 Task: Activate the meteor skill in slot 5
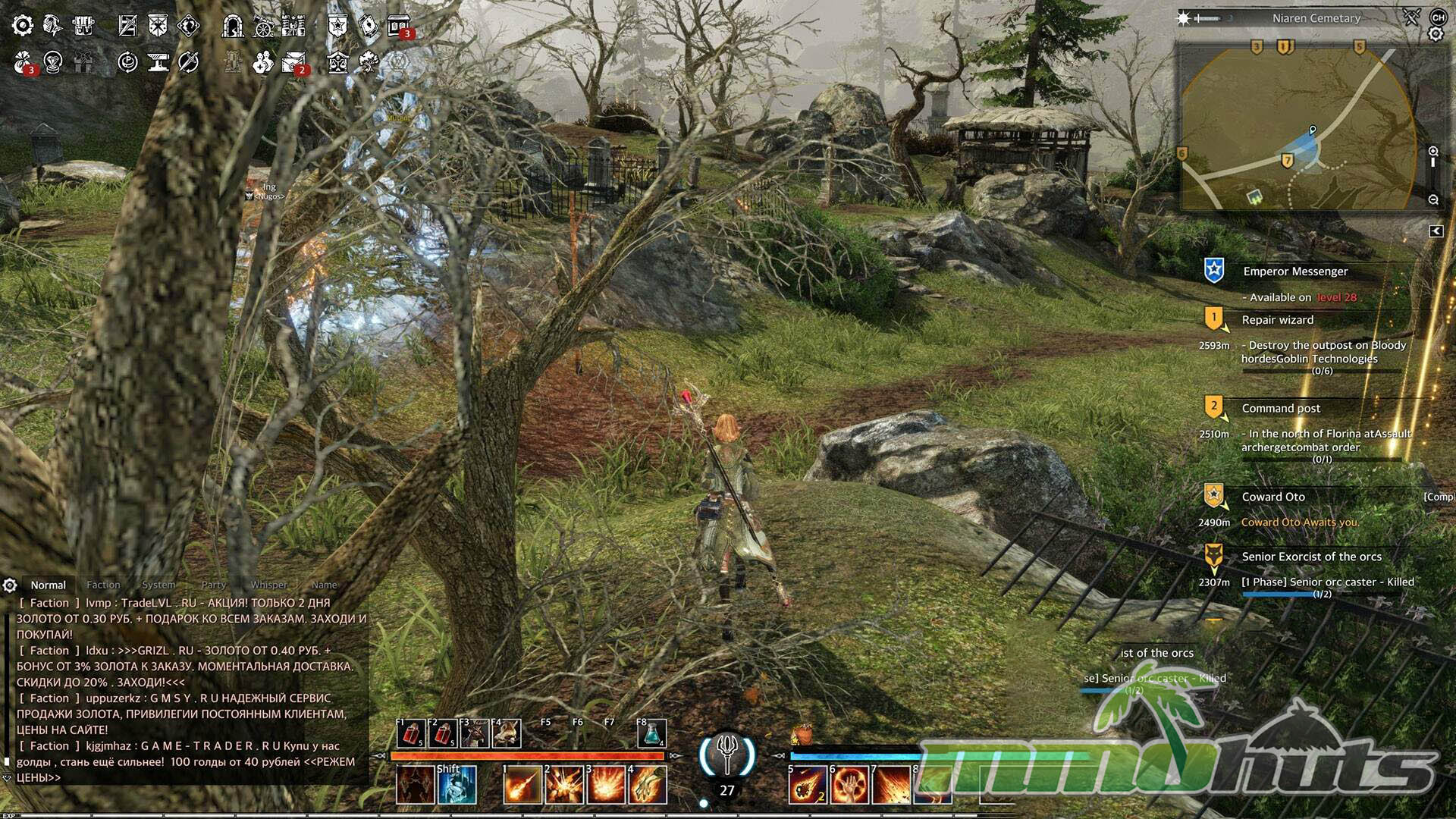(x=807, y=784)
